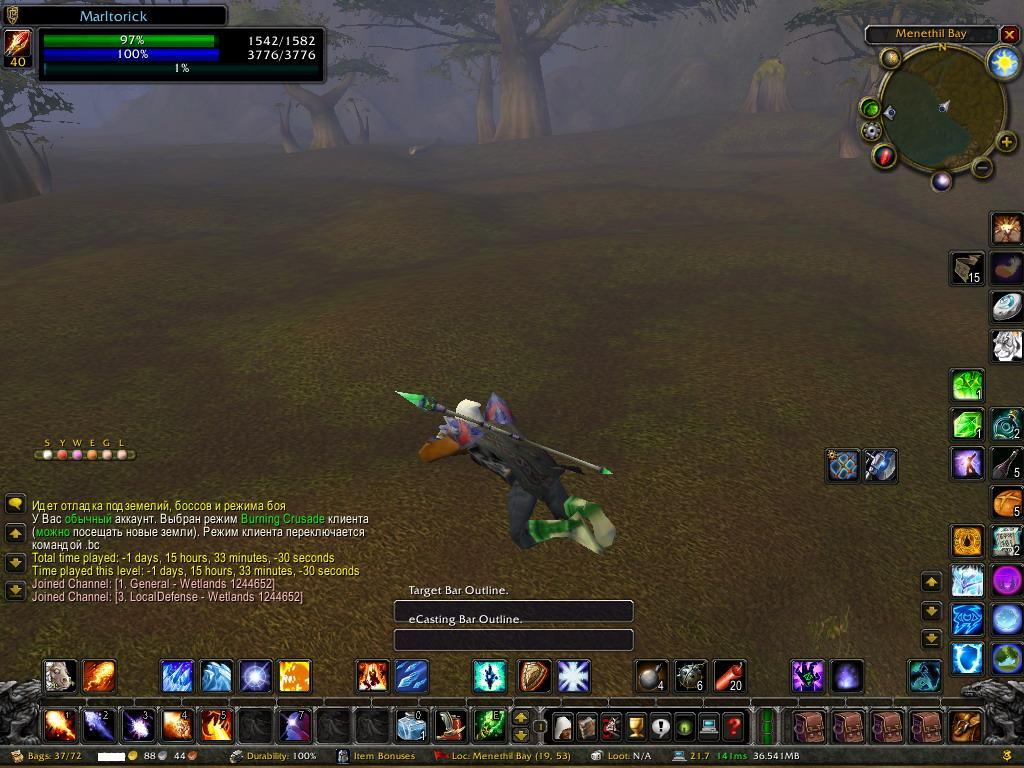Zoom in the minimap with the plus button
The width and height of the screenshot is (1024, 768).
pyautogui.click(x=1006, y=142)
